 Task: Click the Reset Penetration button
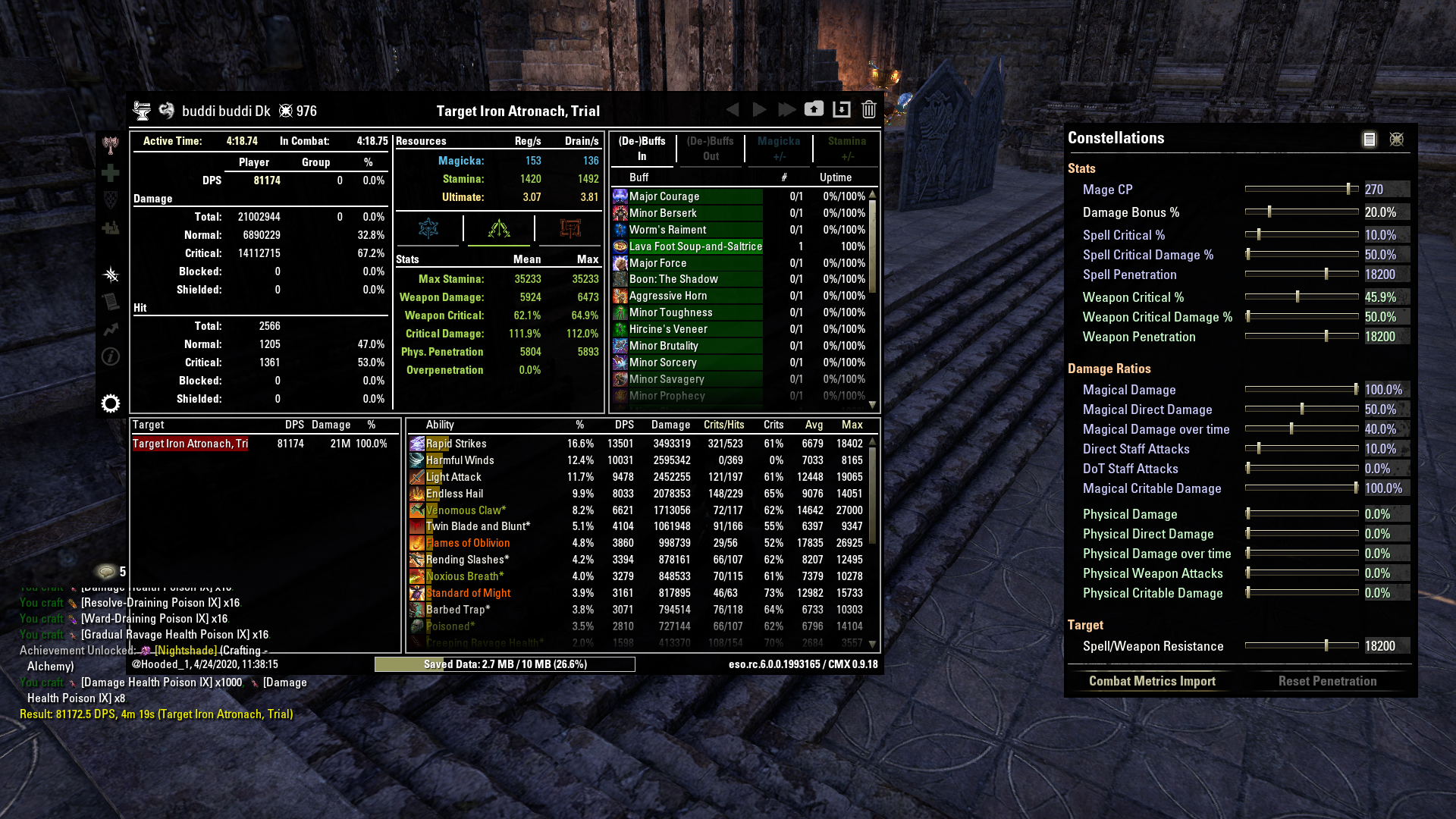click(1327, 681)
